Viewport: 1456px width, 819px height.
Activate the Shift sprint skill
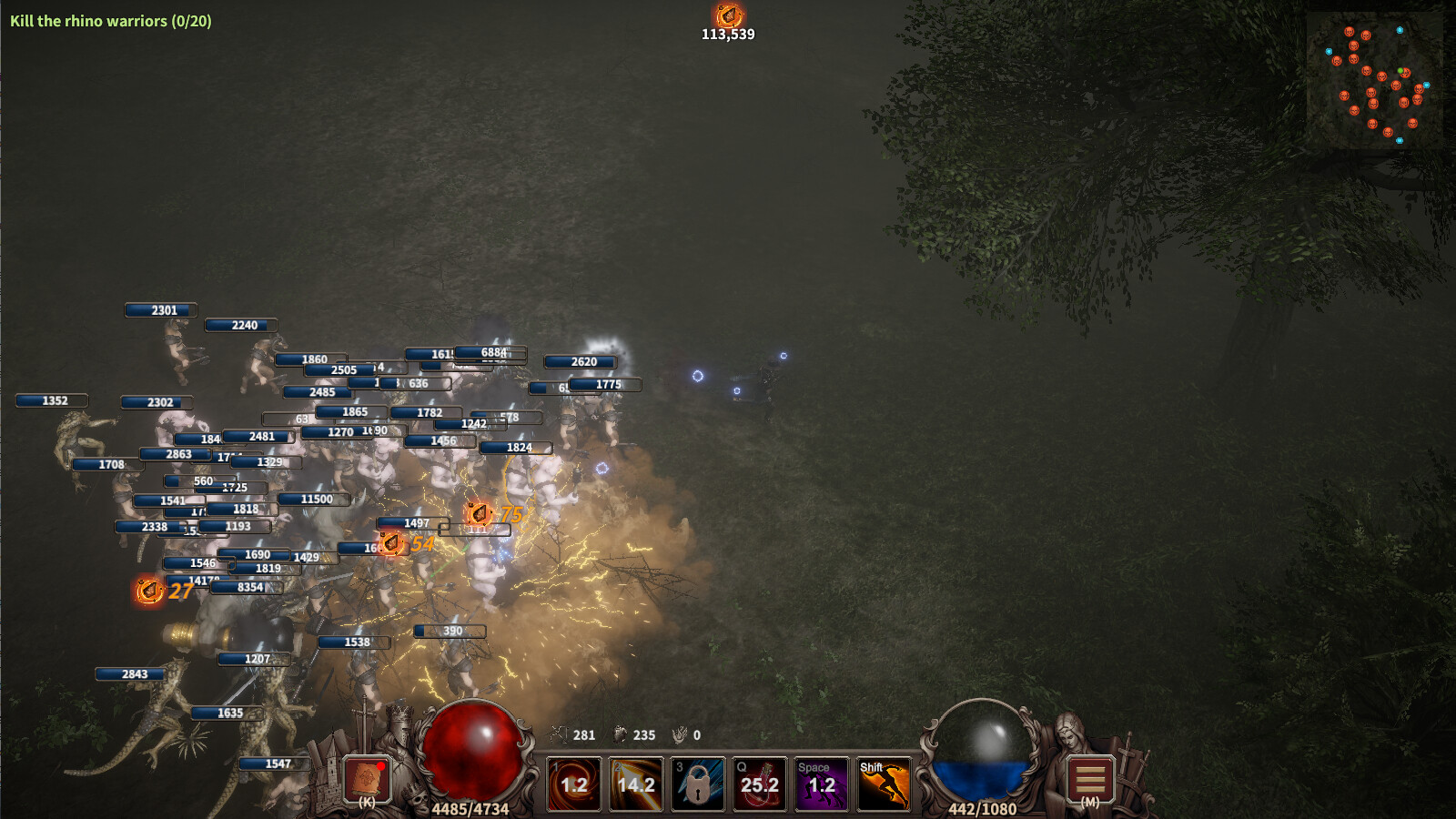click(x=884, y=784)
